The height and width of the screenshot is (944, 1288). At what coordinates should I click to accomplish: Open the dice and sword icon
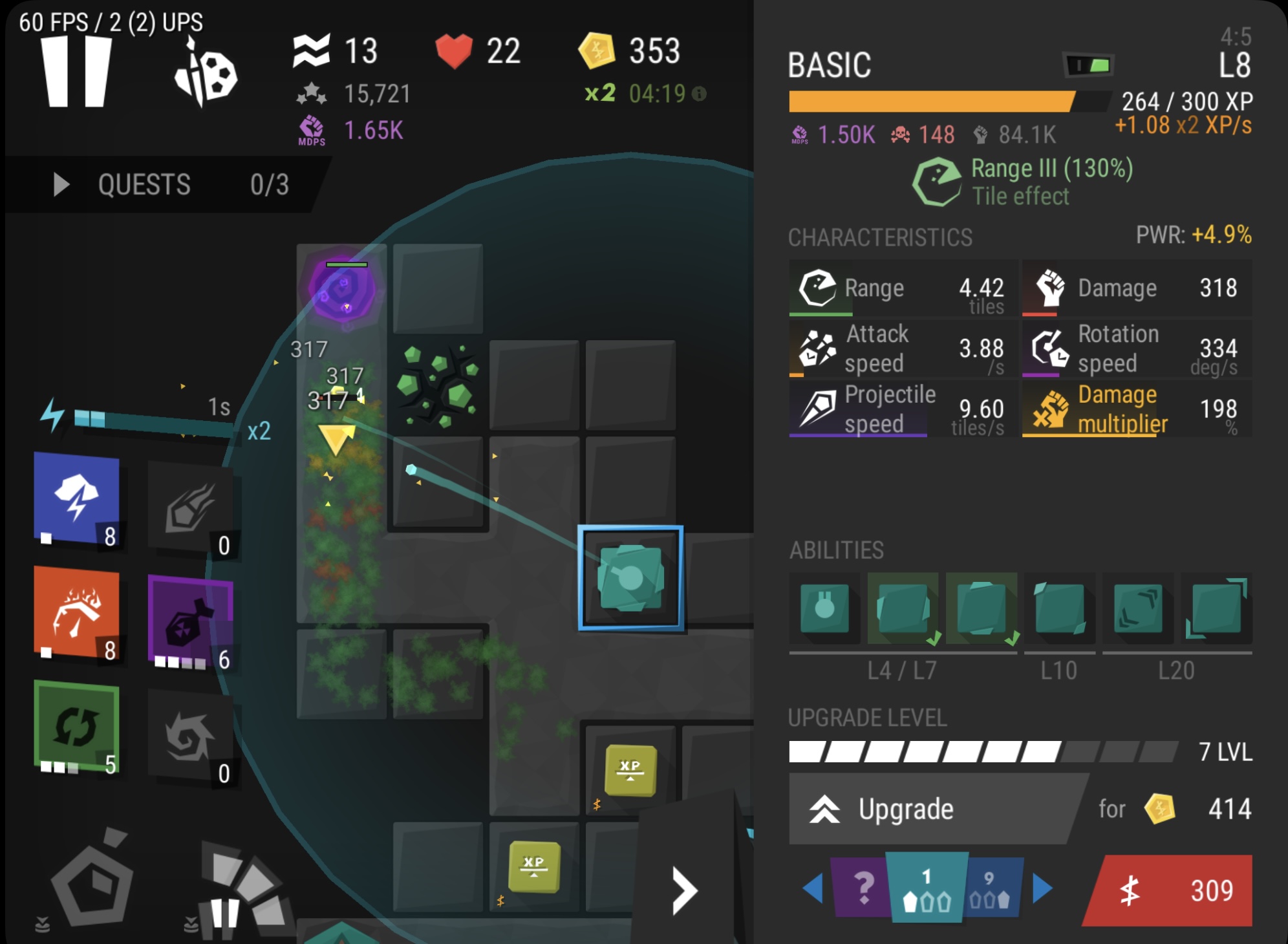(206, 74)
